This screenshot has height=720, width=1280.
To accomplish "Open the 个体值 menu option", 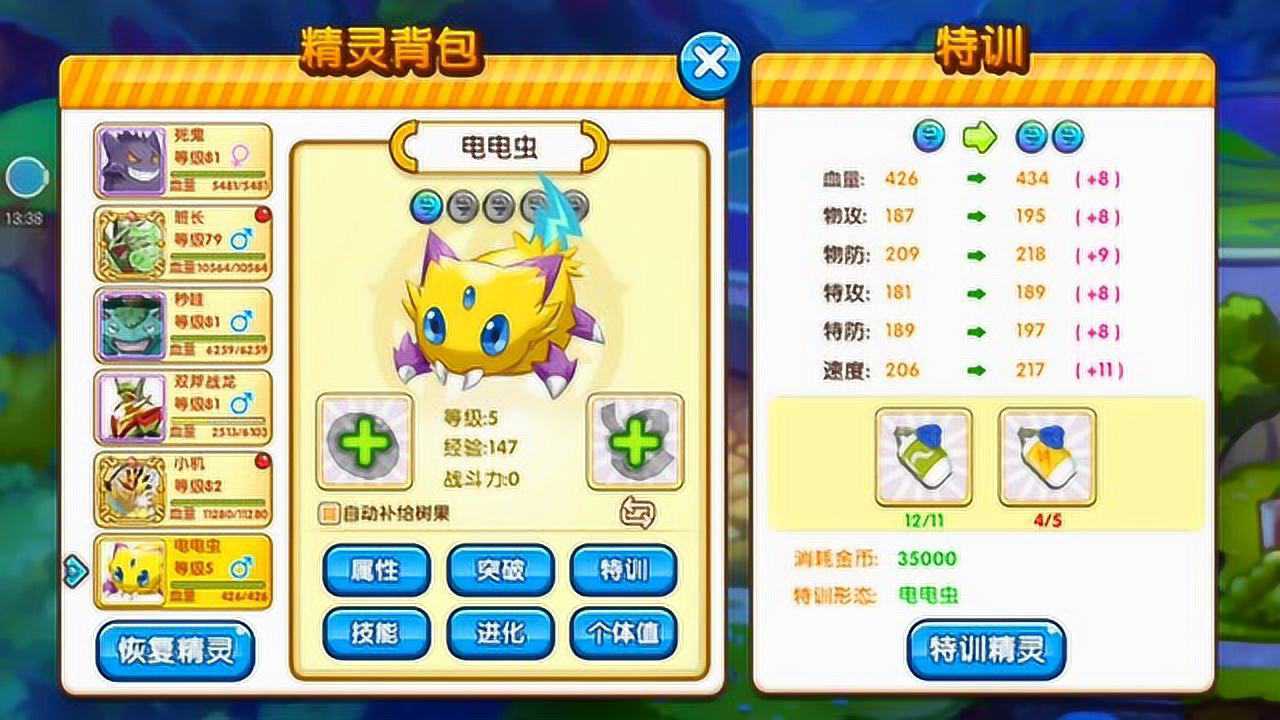I will (x=623, y=633).
